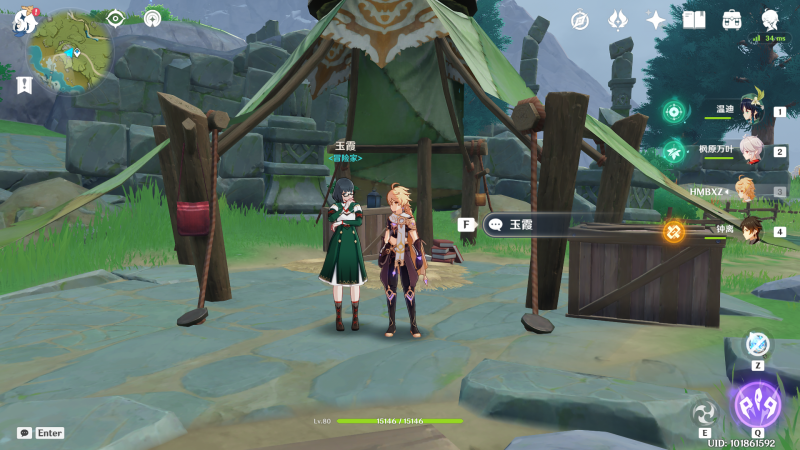Open the banner icon below the Paimon menu
Screen dimensions: 800x450
24,86
